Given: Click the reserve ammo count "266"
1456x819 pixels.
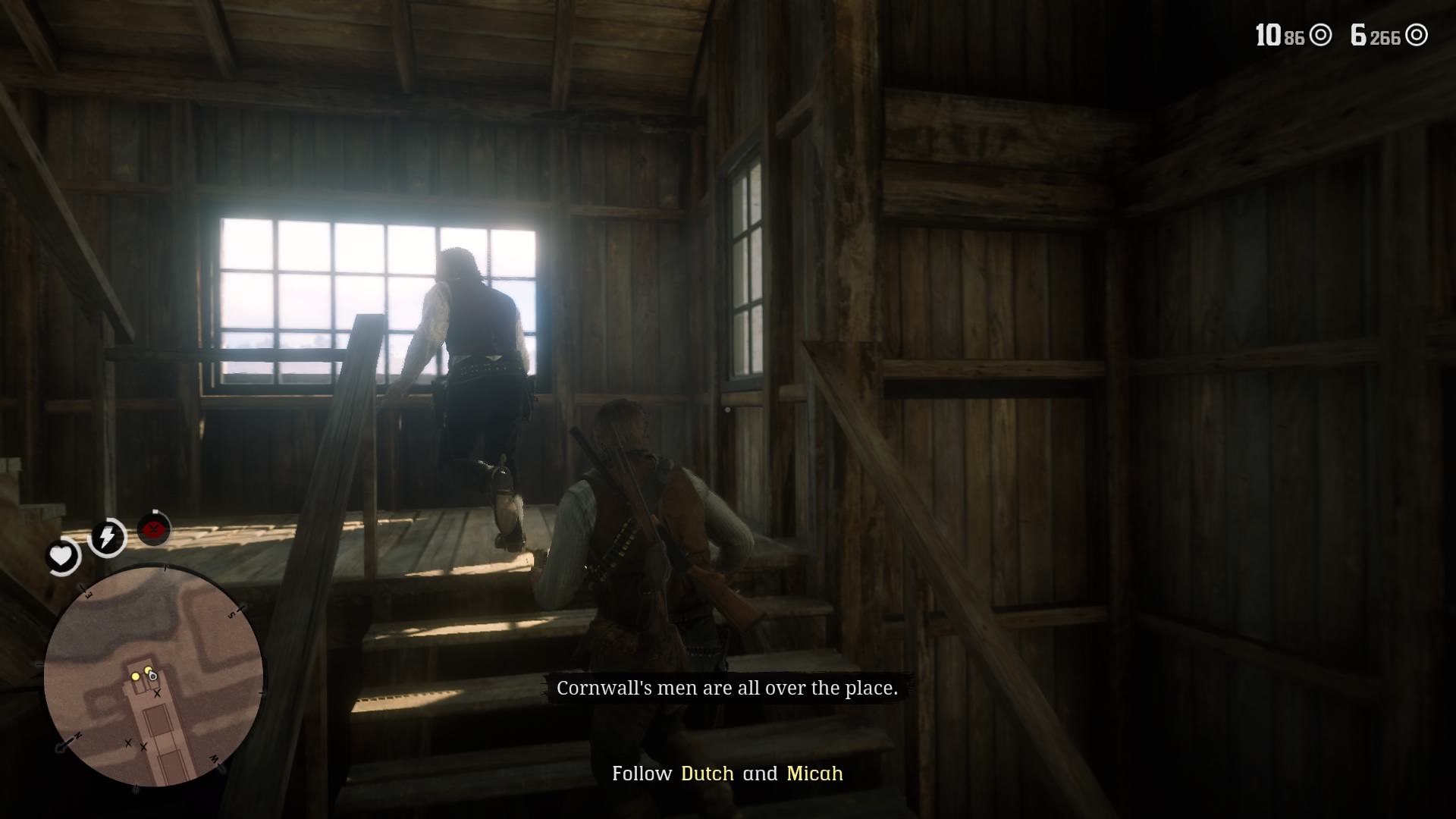Looking at the screenshot, I should (x=1385, y=36).
